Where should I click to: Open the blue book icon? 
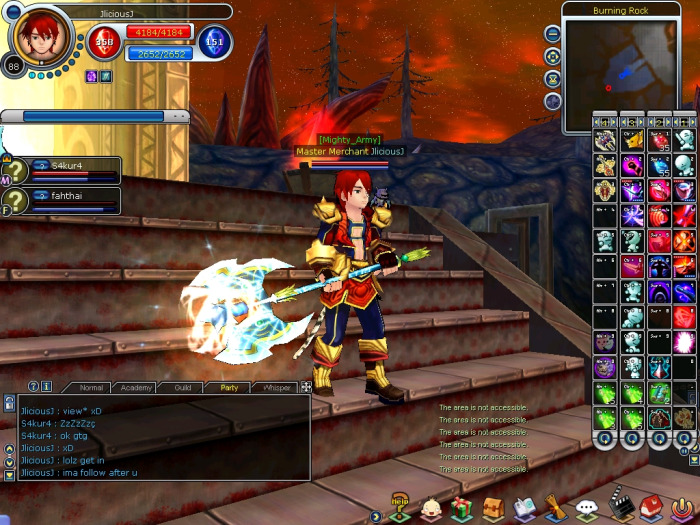coord(525,508)
